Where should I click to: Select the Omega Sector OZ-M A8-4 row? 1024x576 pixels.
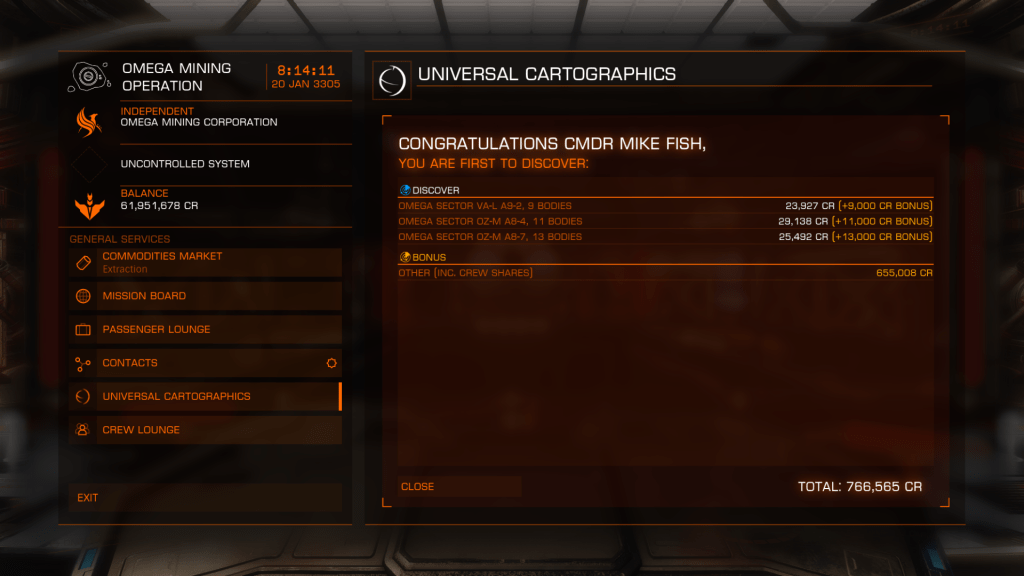(665, 221)
